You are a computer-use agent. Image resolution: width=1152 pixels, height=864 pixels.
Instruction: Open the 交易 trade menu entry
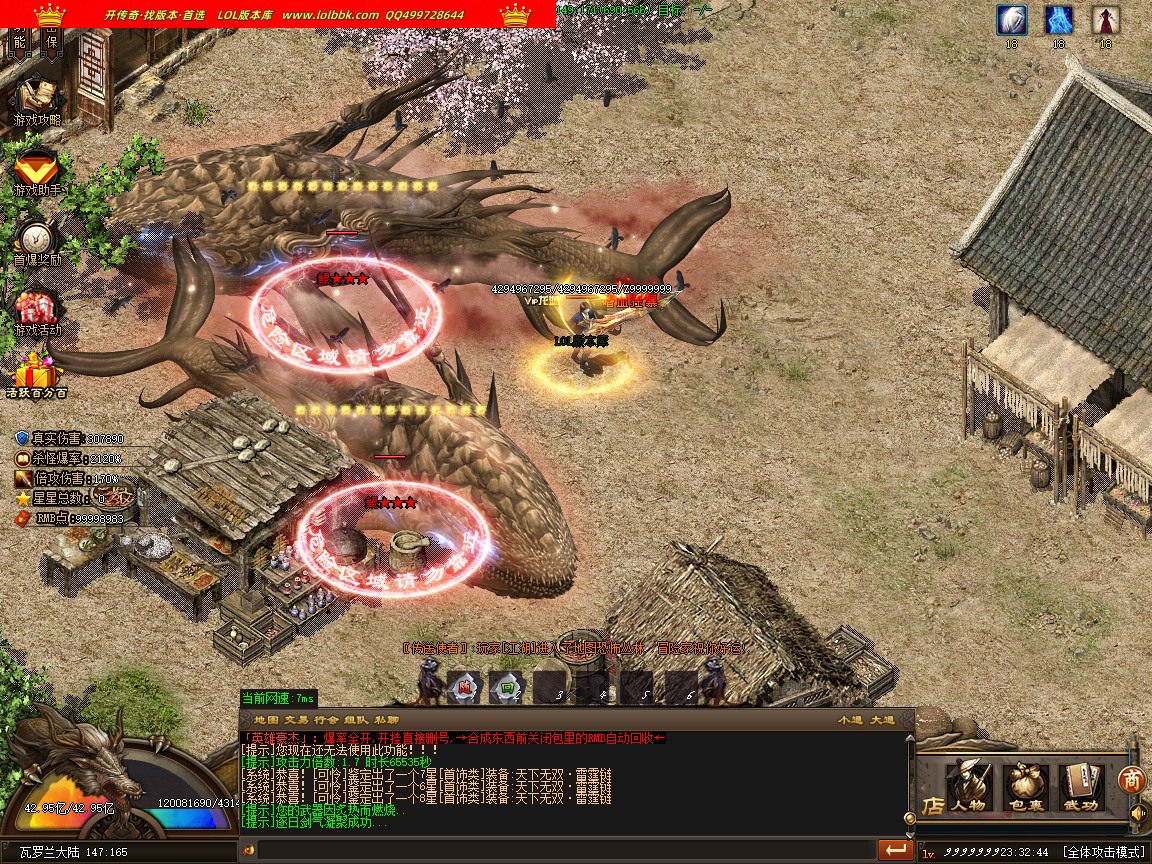tap(296, 720)
